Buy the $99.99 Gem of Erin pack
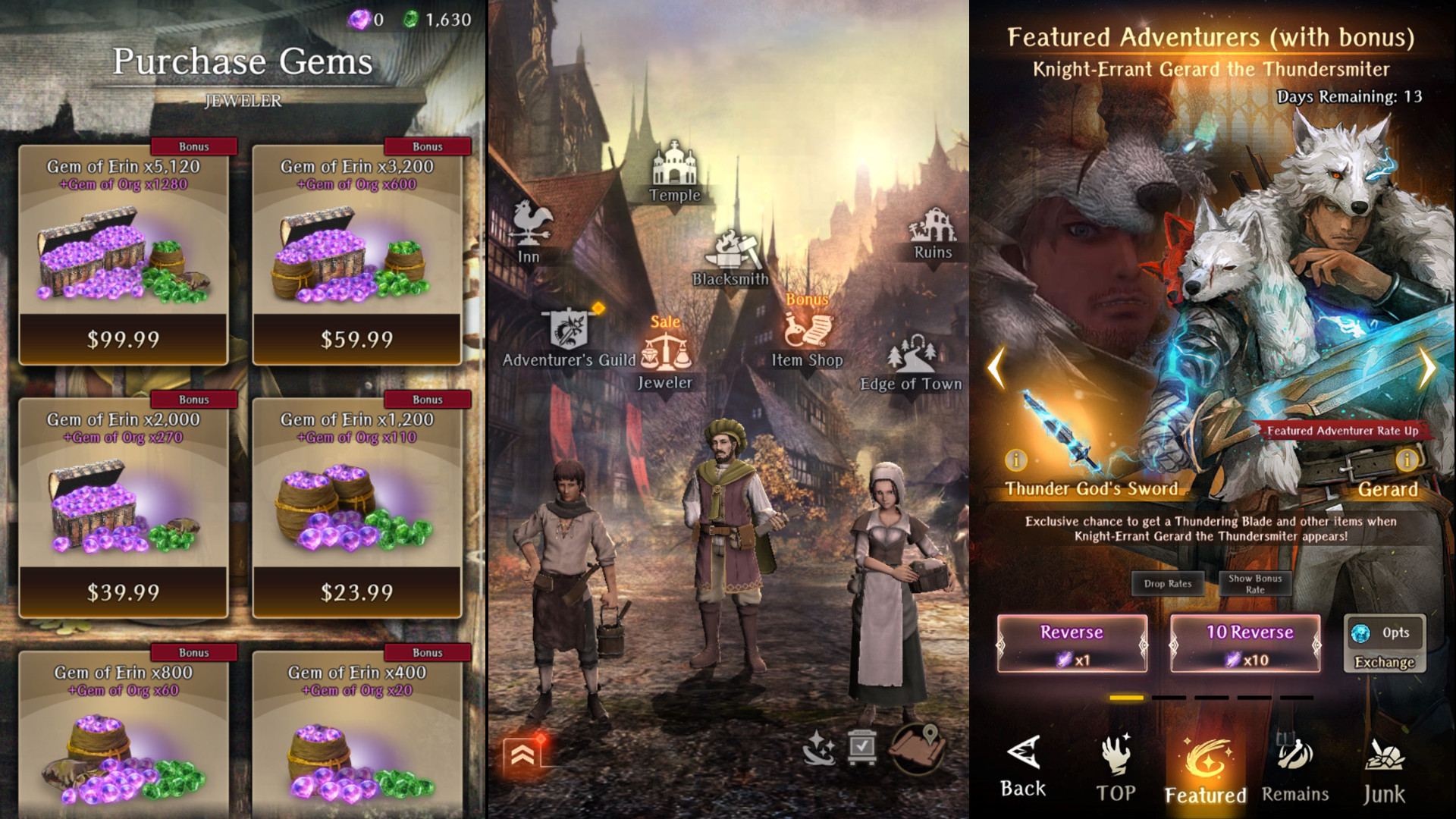Image resolution: width=1456 pixels, height=819 pixels. coord(124,338)
